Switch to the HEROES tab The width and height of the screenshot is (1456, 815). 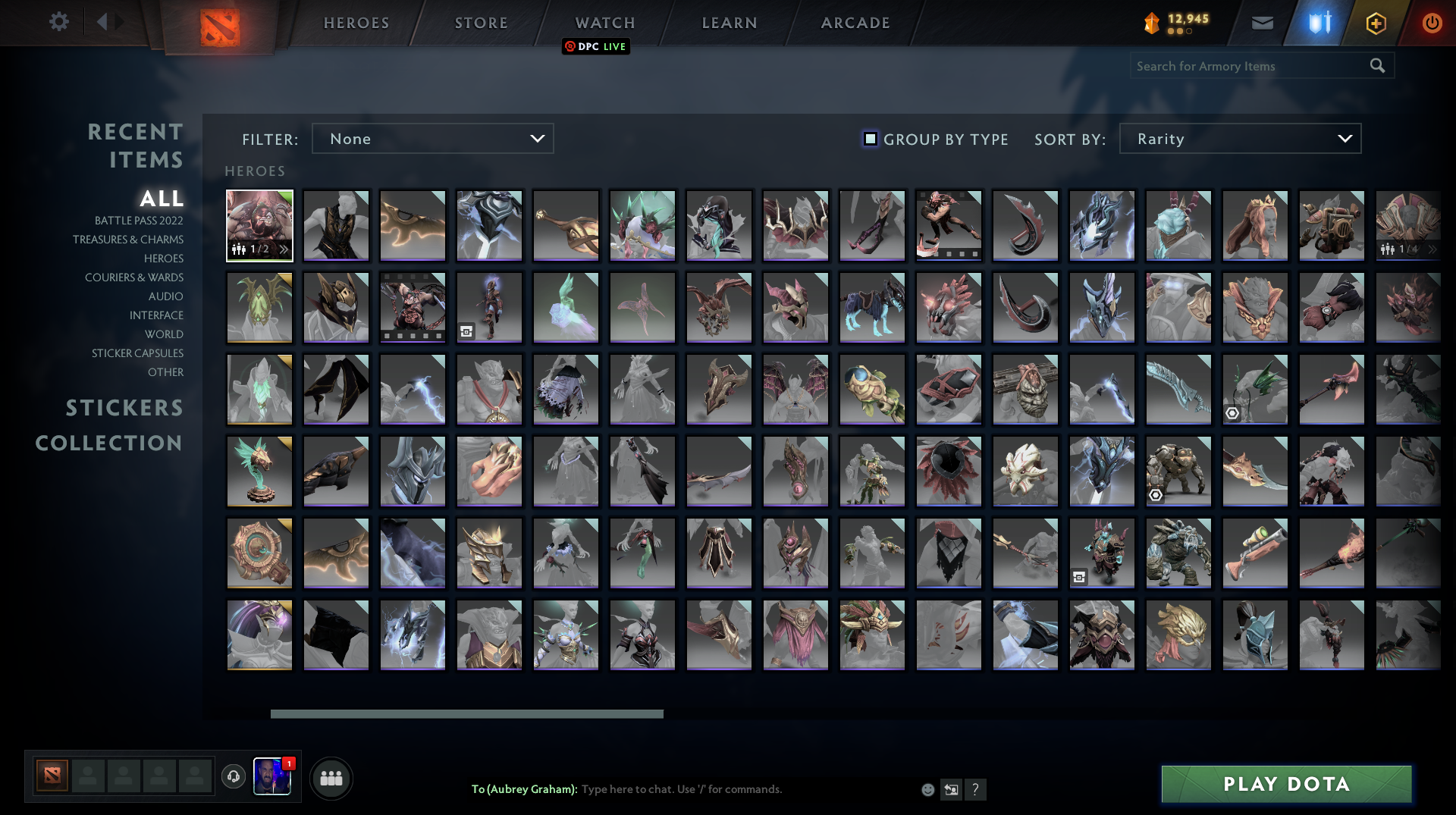[x=356, y=23]
